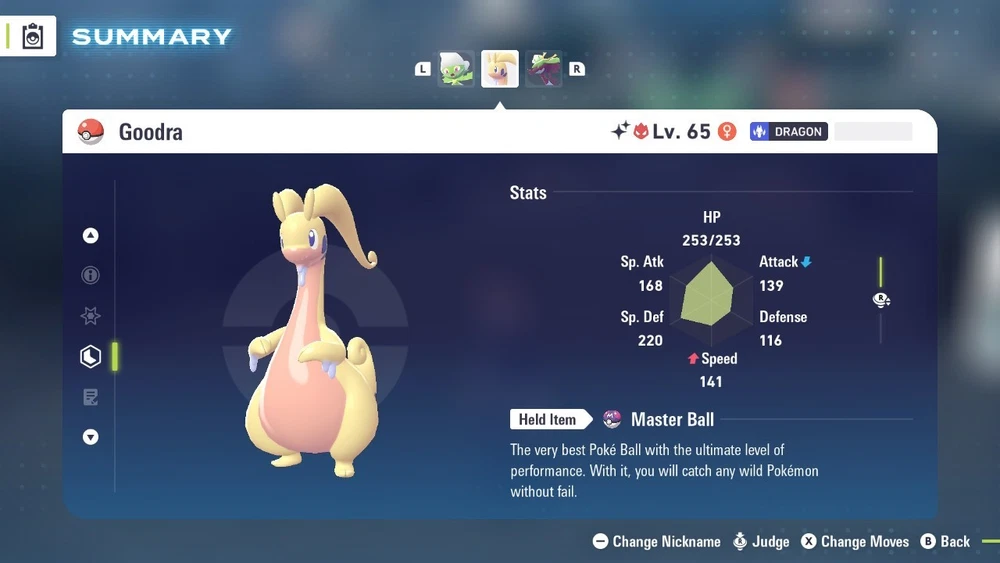The width and height of the screenshot is (1000, 563).
Task: Click the Change Nickname option
Action: pos(657,541)
